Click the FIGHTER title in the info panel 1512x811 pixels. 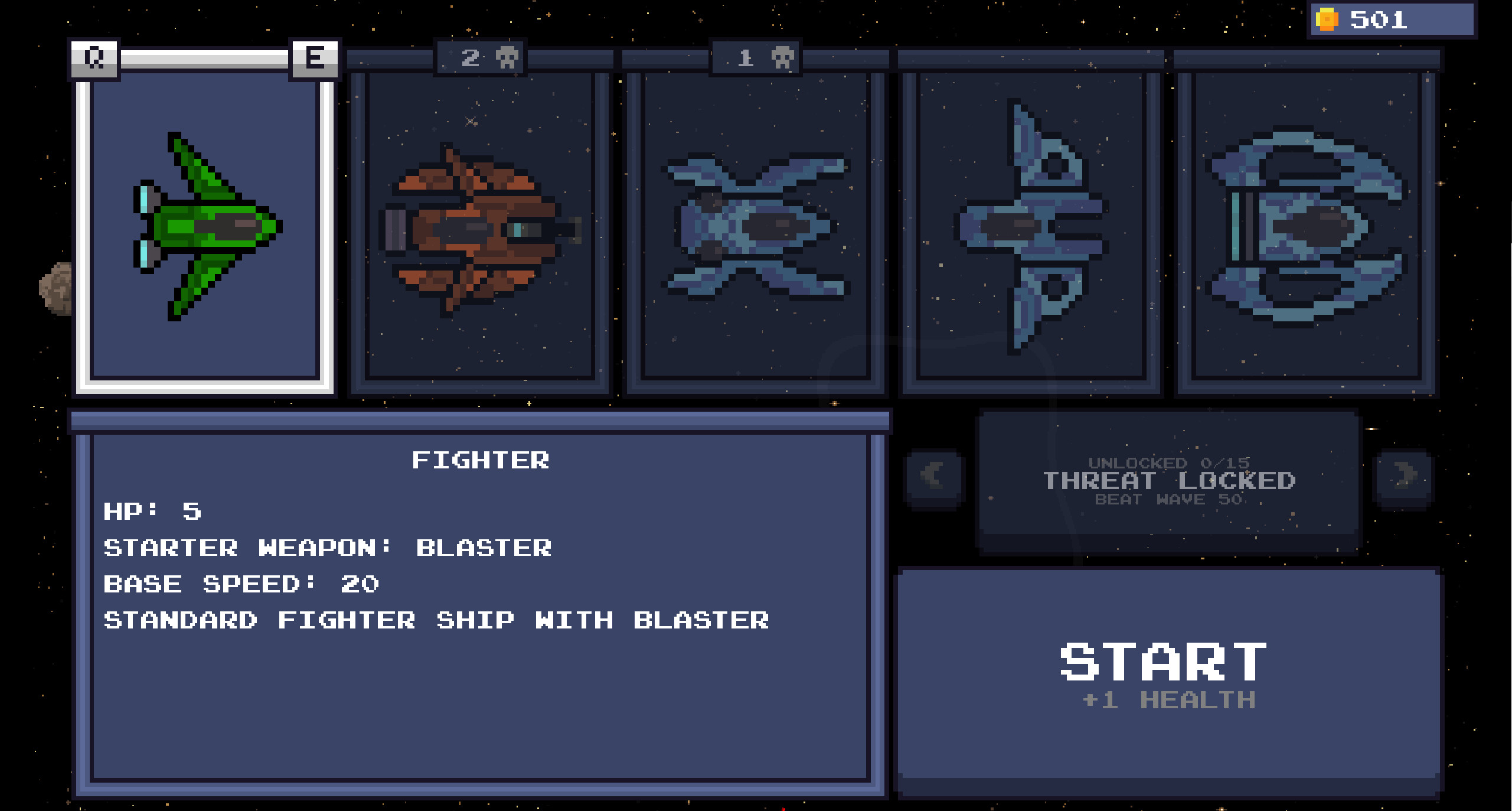pyautogui.click(x=482, y=460)
